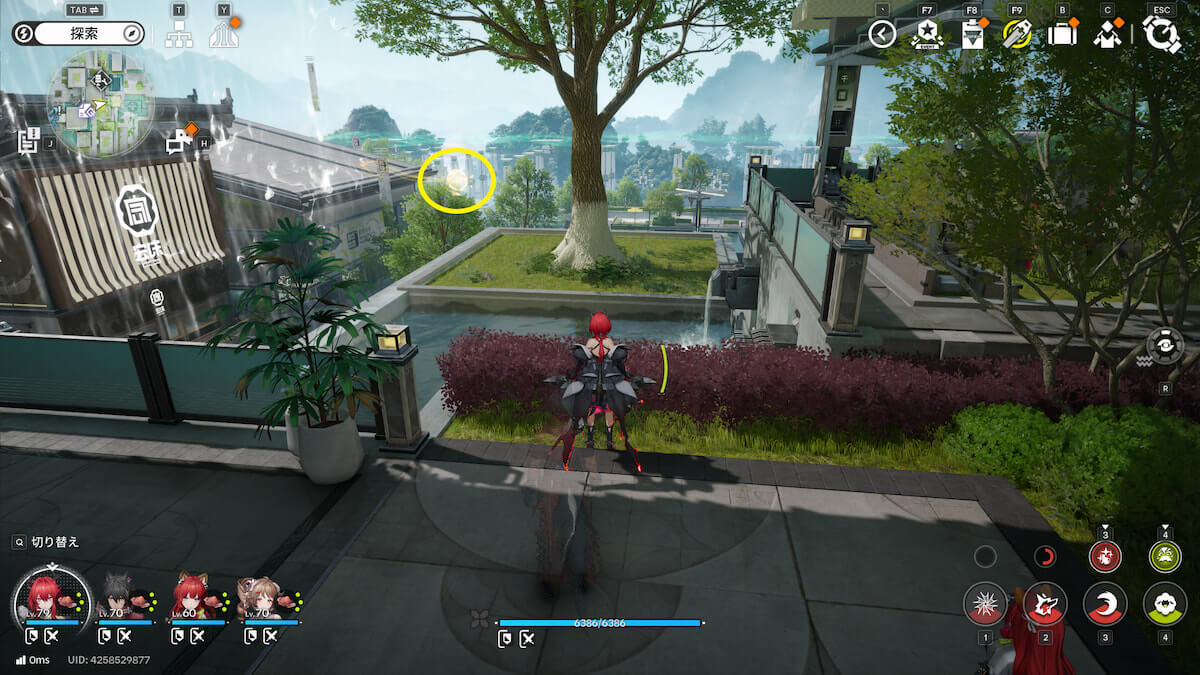The image size is (1200, 675).
Task: Open the event star badge icon
Action: [926, 35]
